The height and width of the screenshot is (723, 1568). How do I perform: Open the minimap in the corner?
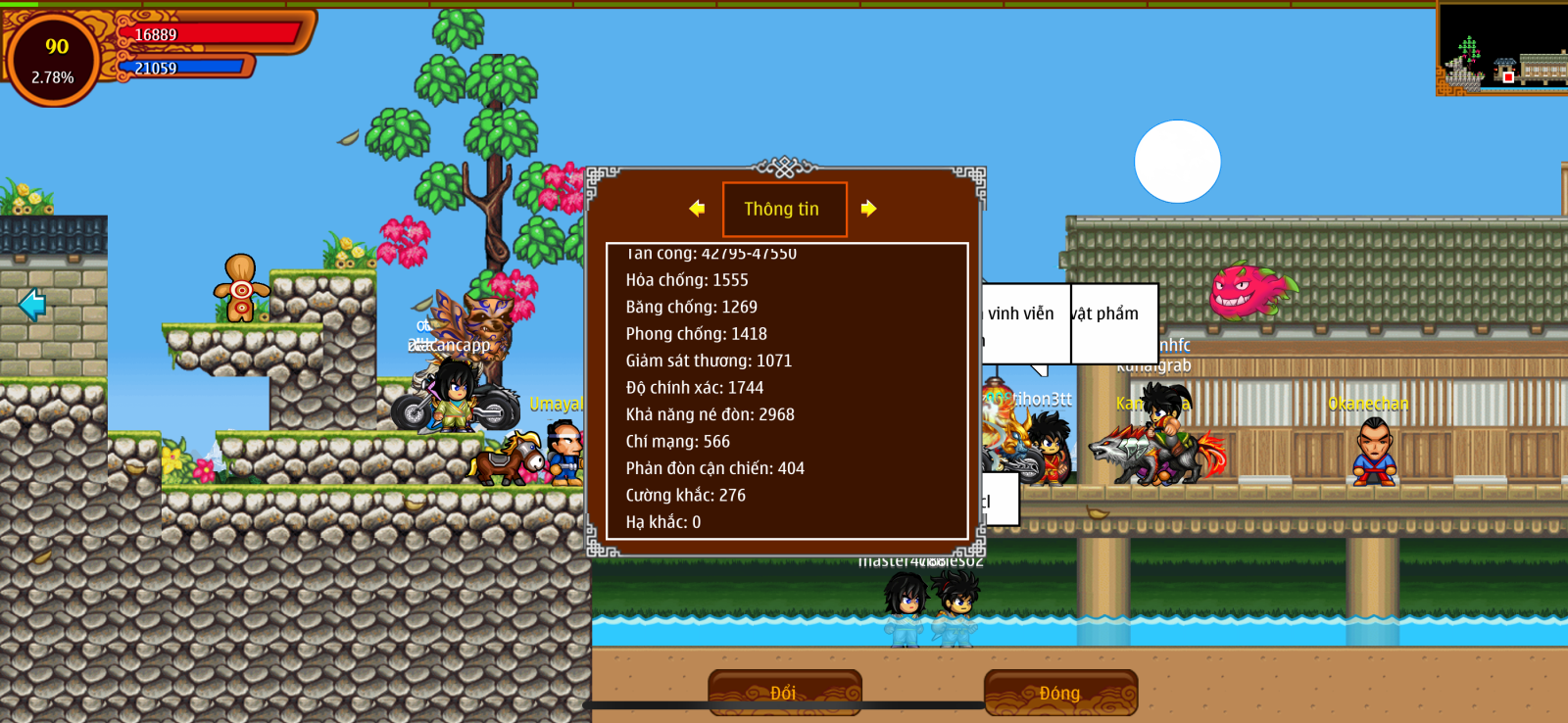pos(1501,48)
